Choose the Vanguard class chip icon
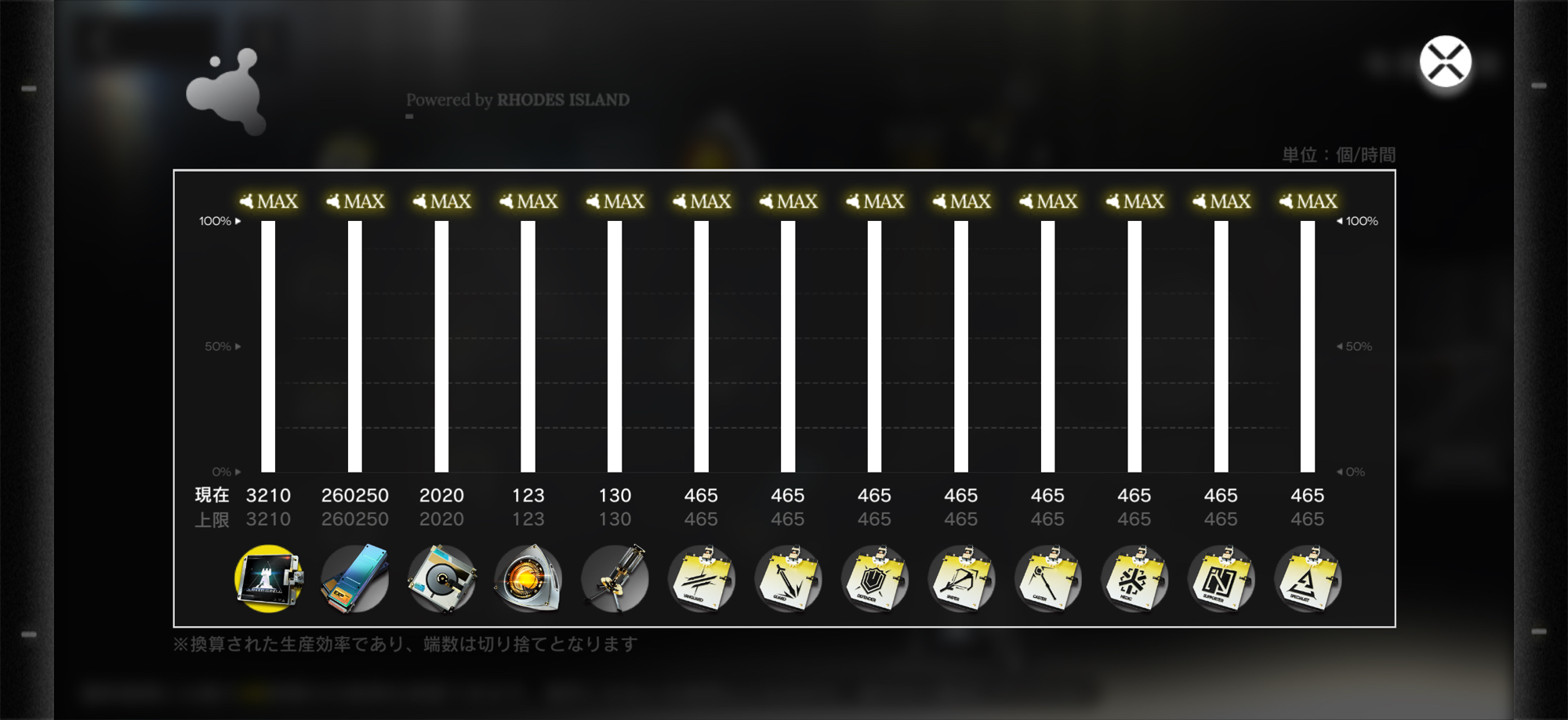 (702, 579)
